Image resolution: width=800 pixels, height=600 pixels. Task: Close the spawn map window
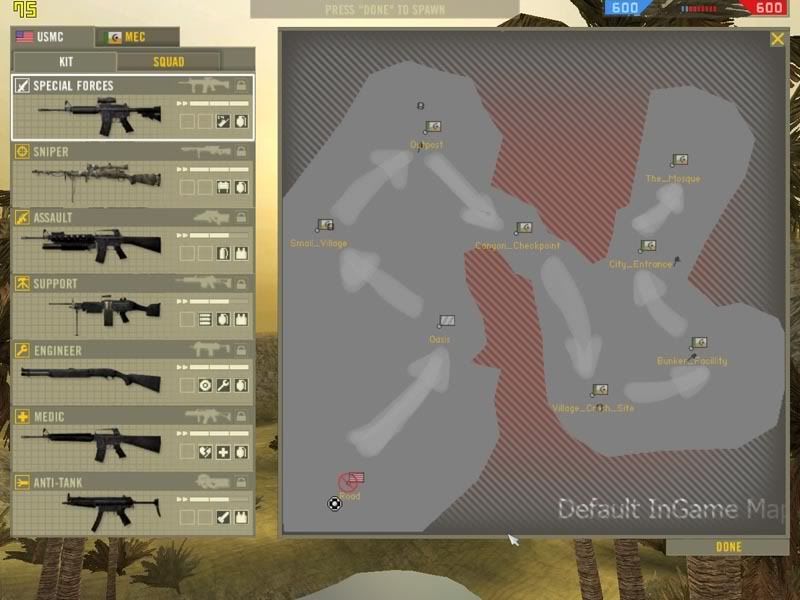pyautogui.click(x=777, y=39)
